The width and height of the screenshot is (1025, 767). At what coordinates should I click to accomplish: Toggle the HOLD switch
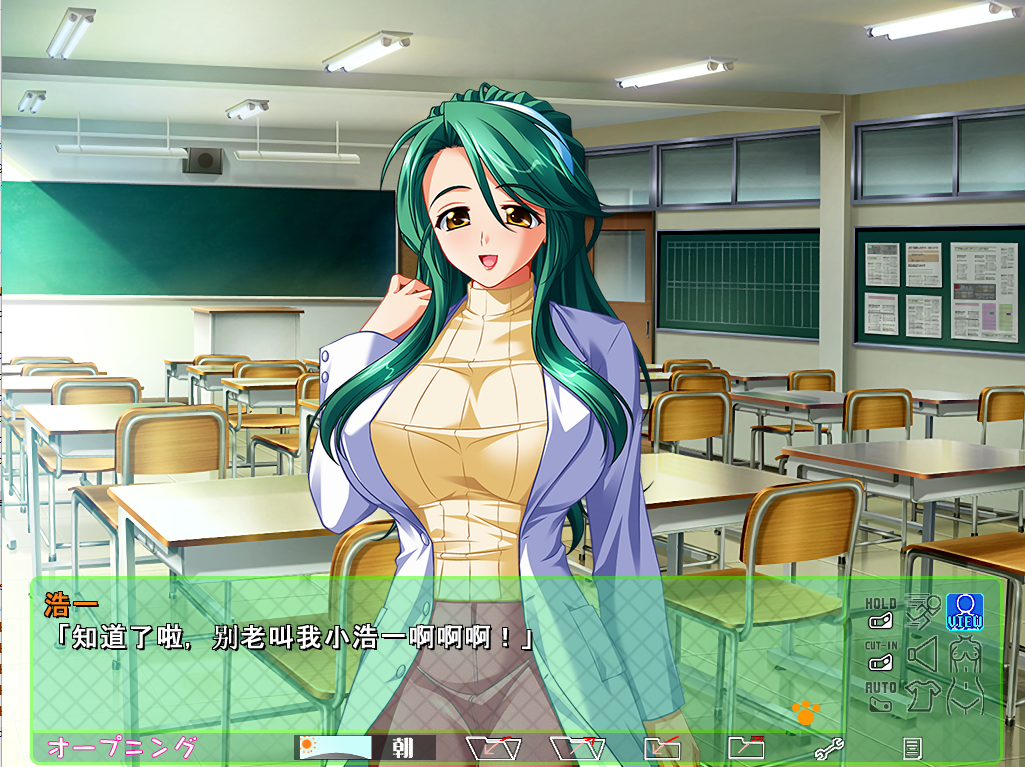880,621
